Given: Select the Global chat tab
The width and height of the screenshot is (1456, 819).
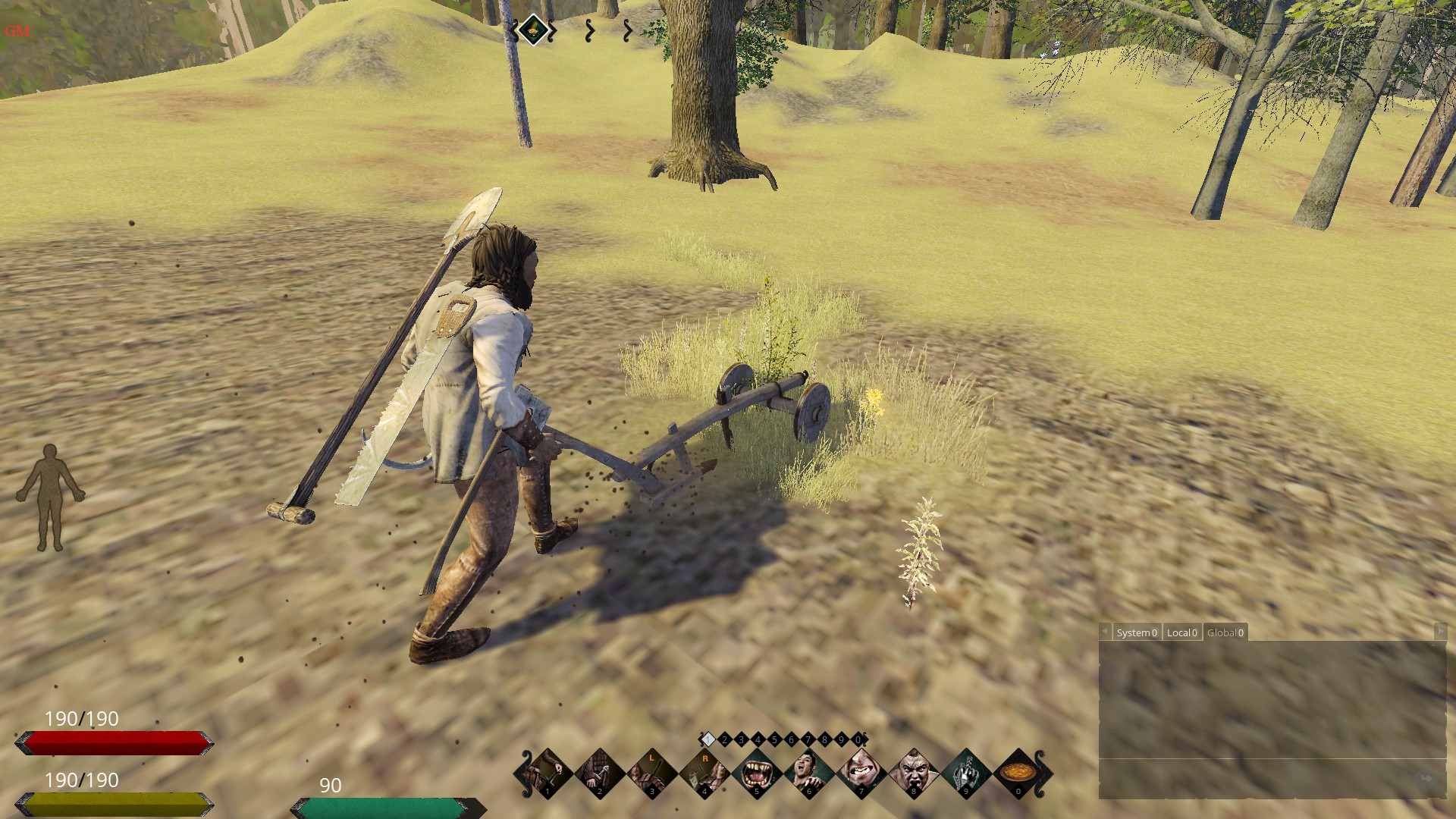Looking at the screenshot, I should (x=1225, y=632).
